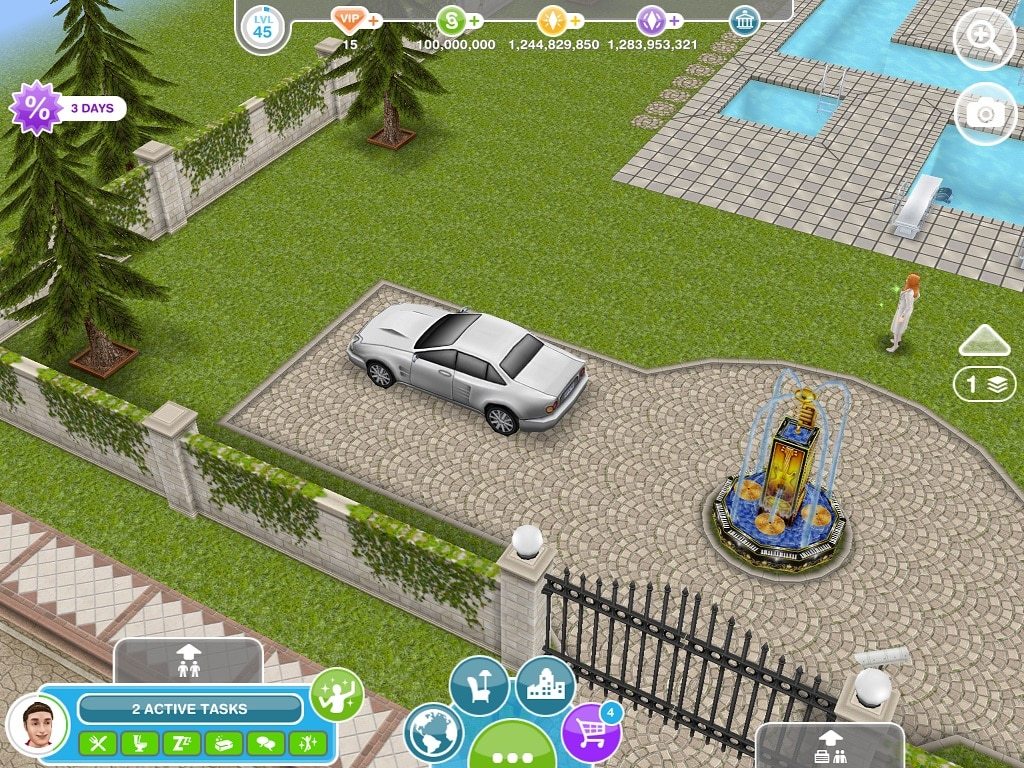Buy more yellow Lifestyle Points
The width and height of the screenshot is (1024, 768).
[x=576, y=20]
